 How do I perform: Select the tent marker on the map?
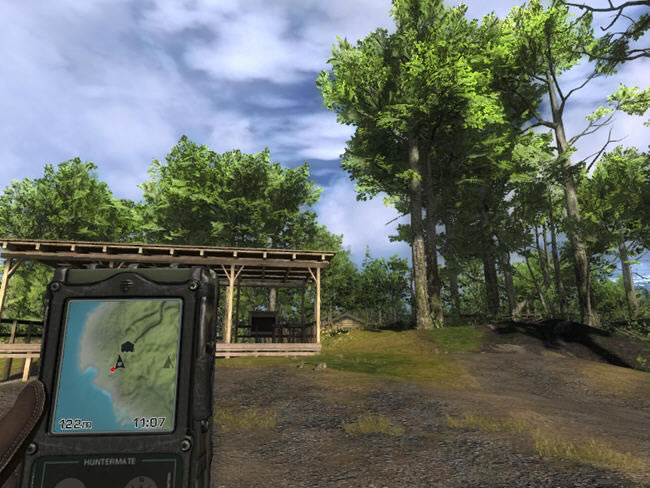click(x=168, y=362)
